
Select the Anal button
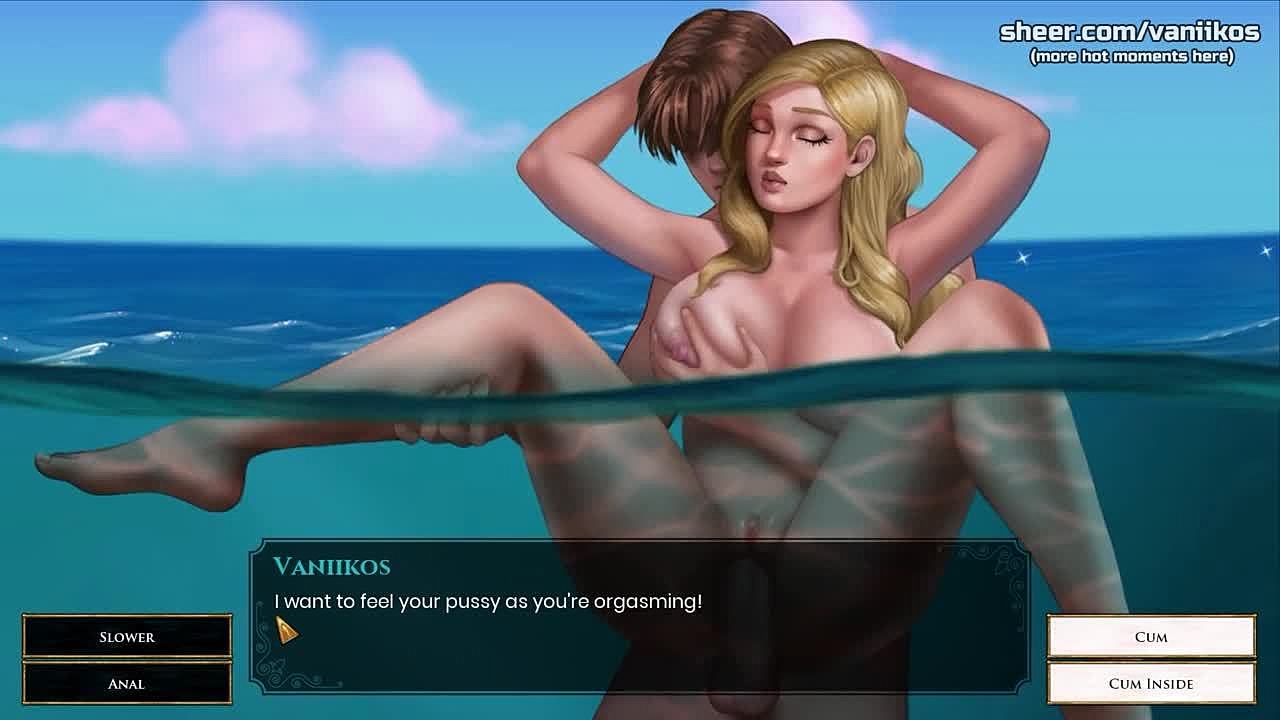point(127,684)
